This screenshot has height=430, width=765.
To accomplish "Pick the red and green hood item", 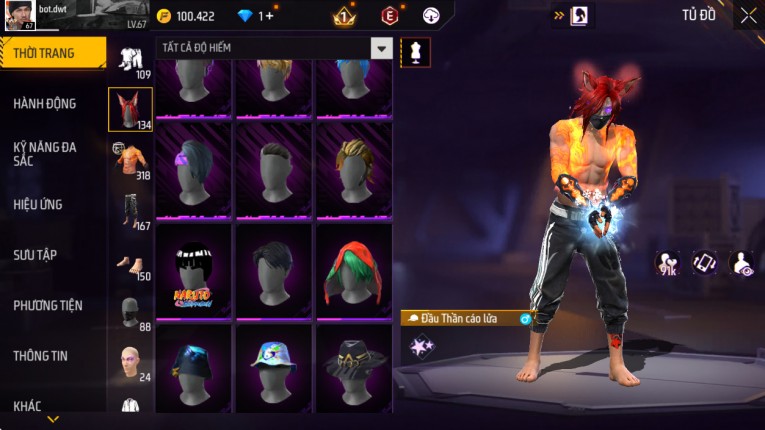I will pyautogui.click(x=355, y=270).
